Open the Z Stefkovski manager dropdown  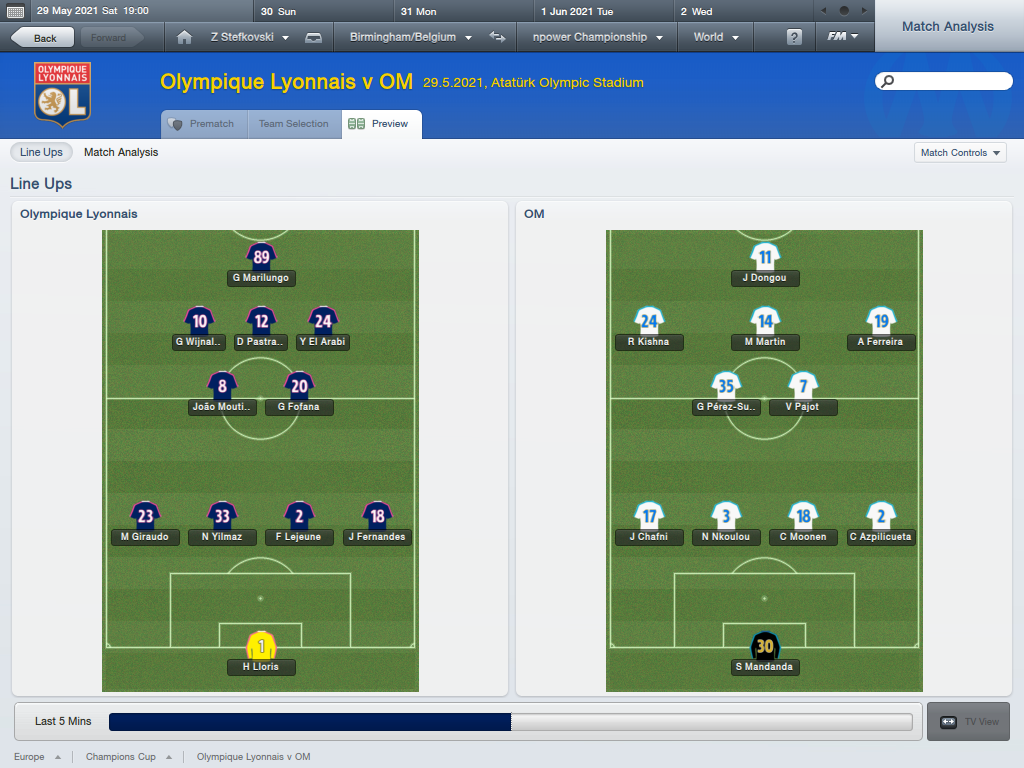point(249,37)
